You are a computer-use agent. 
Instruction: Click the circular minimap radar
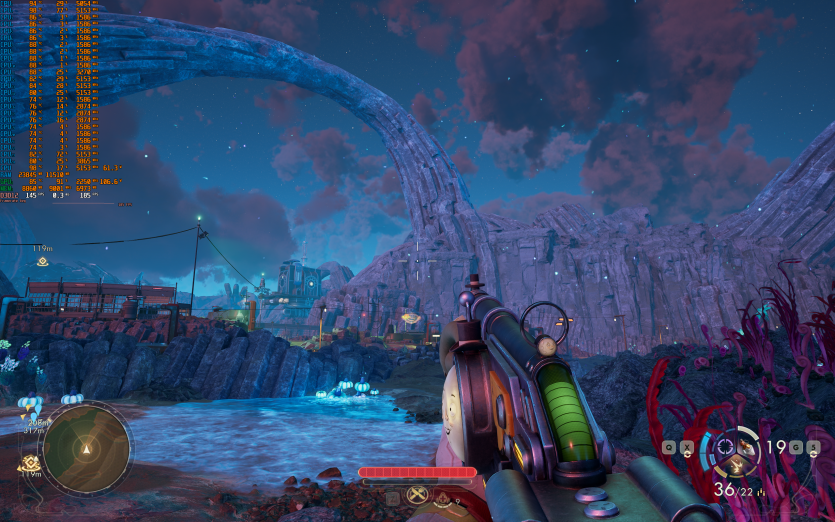[86, 446]
